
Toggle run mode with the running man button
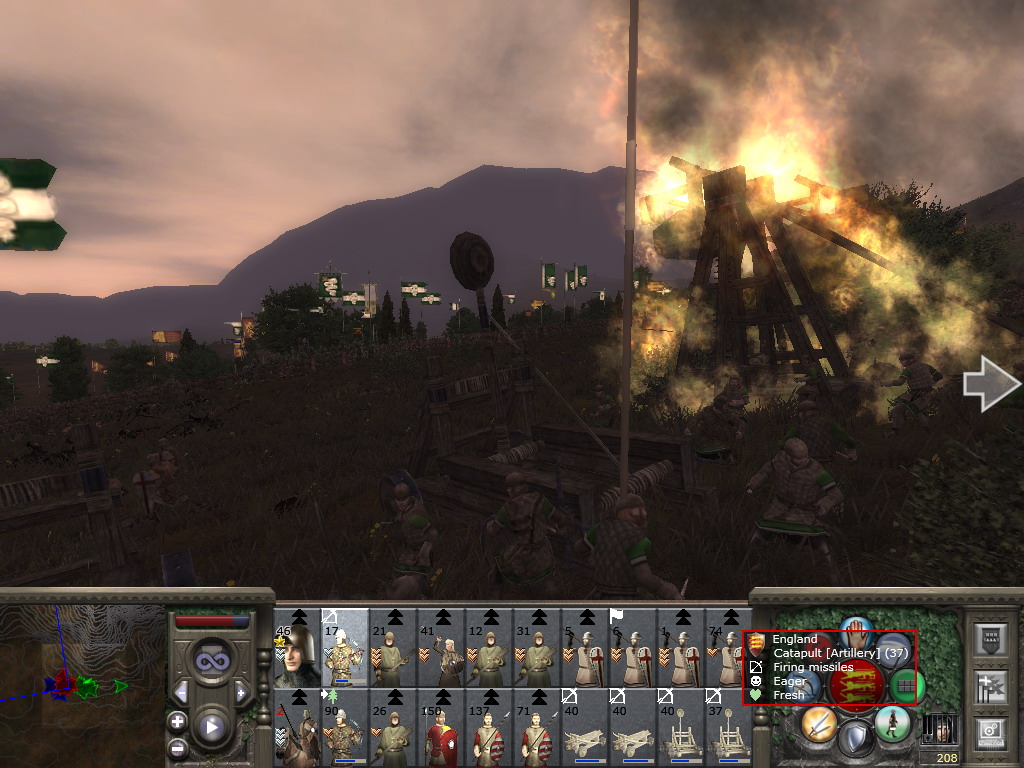[x=892, y=723]
